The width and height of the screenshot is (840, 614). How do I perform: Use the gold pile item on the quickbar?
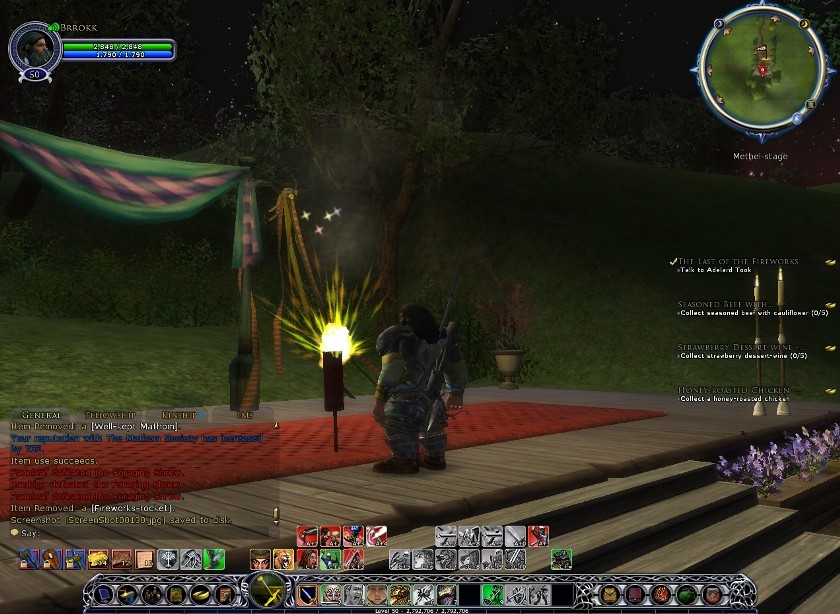[97, 559]
